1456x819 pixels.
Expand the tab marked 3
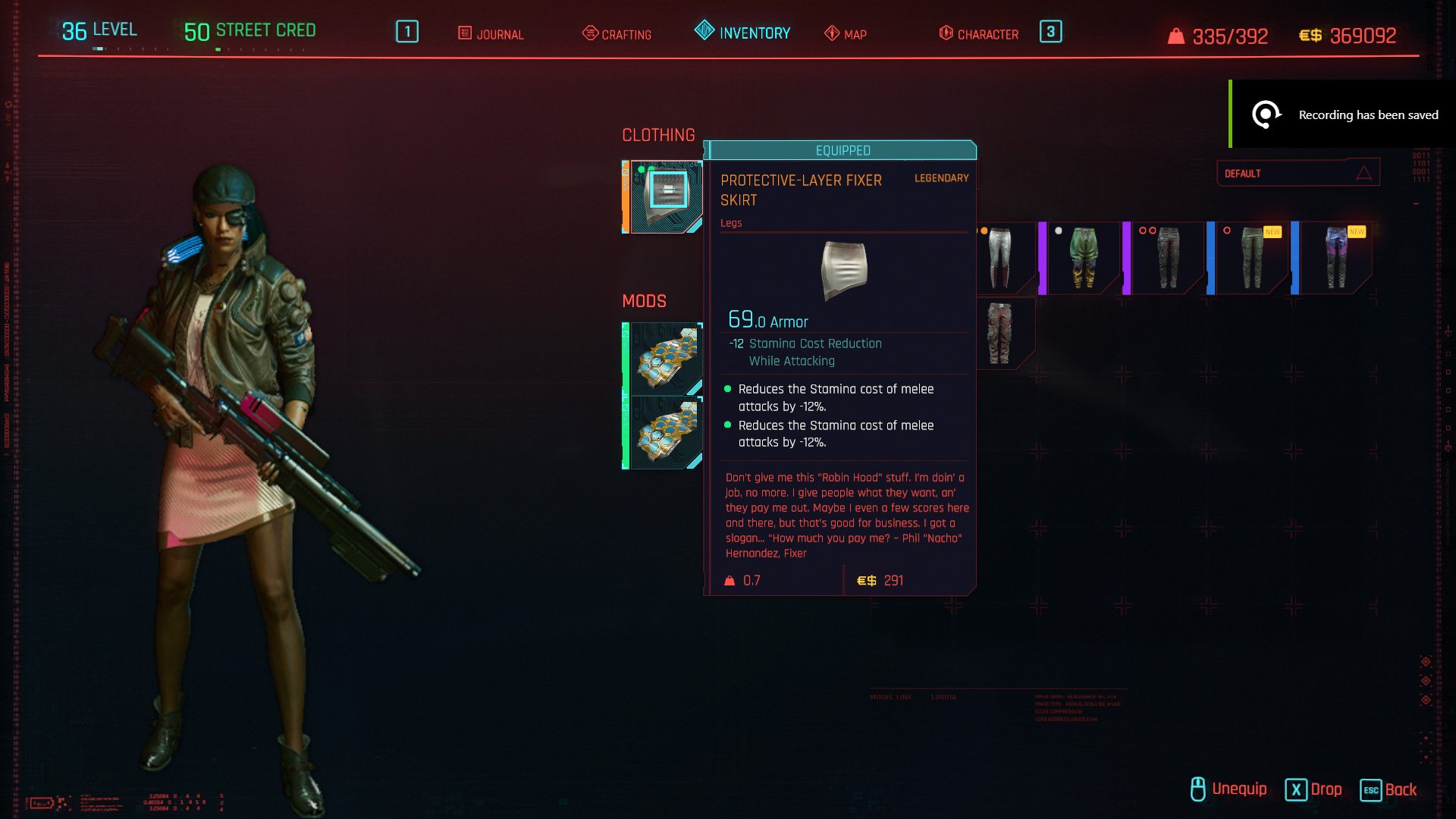tap(1050, 32)
